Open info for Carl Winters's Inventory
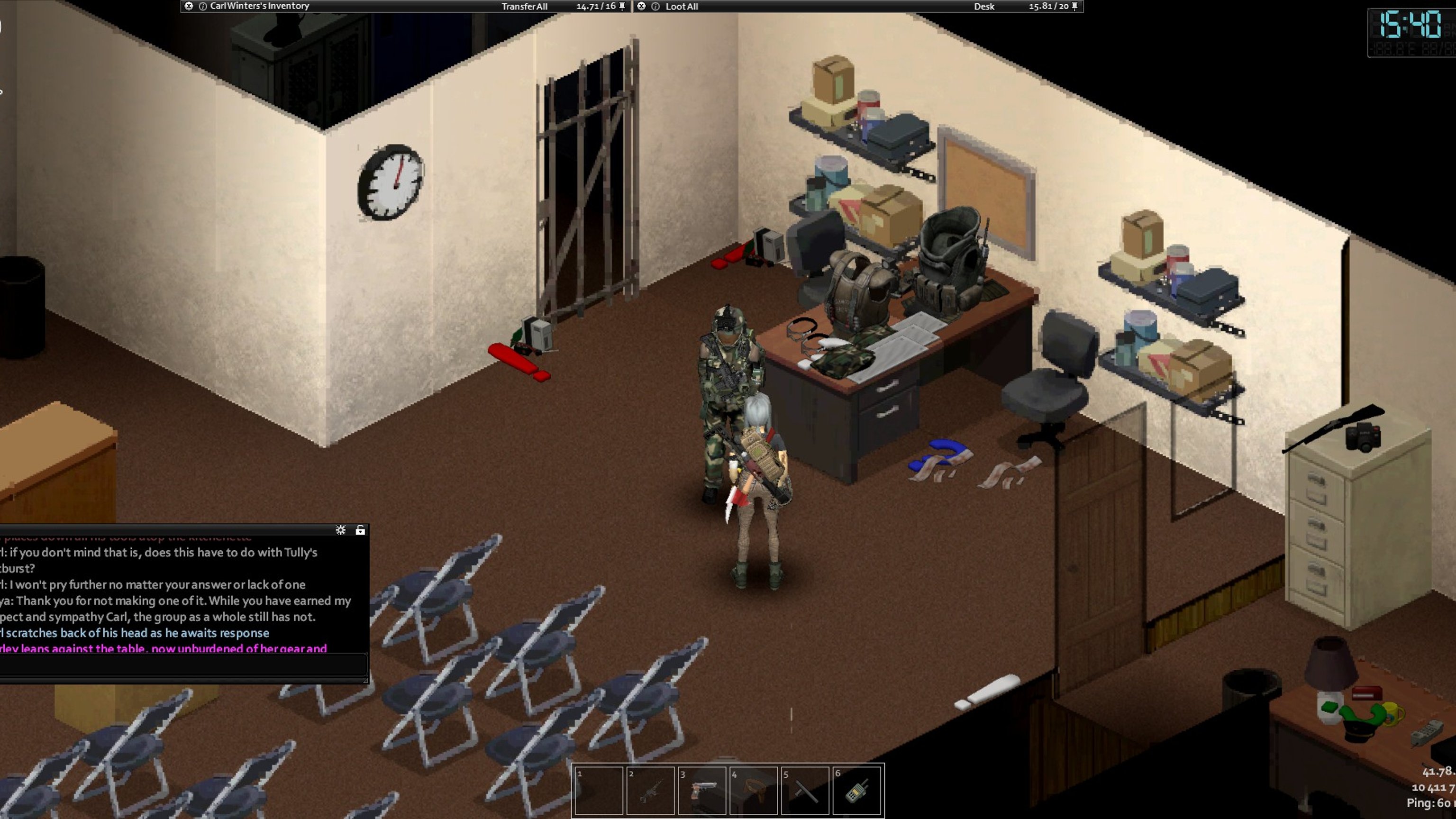 pyautogui.click(x=202, y=6)
